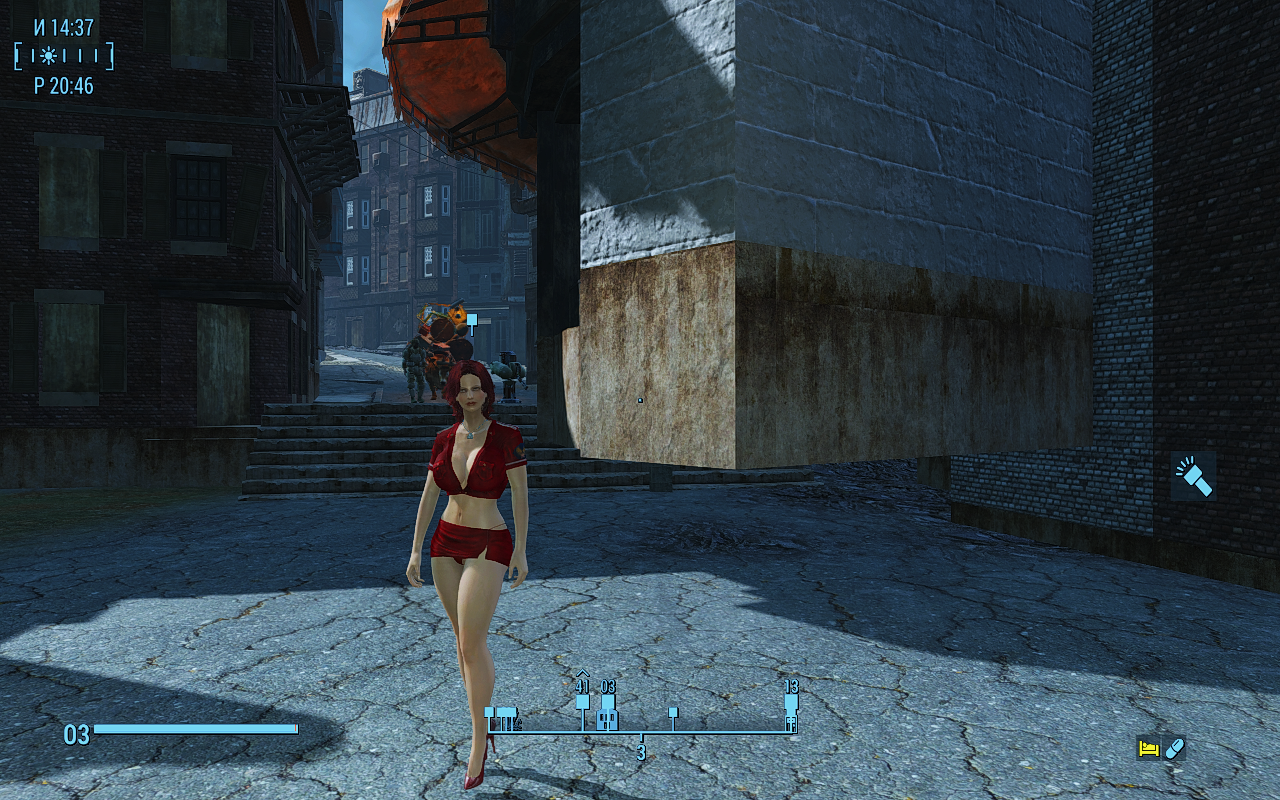This screenshot has height=800, width=1280.
Task: Pick the compass marker labeled 13
Action: 791,702
